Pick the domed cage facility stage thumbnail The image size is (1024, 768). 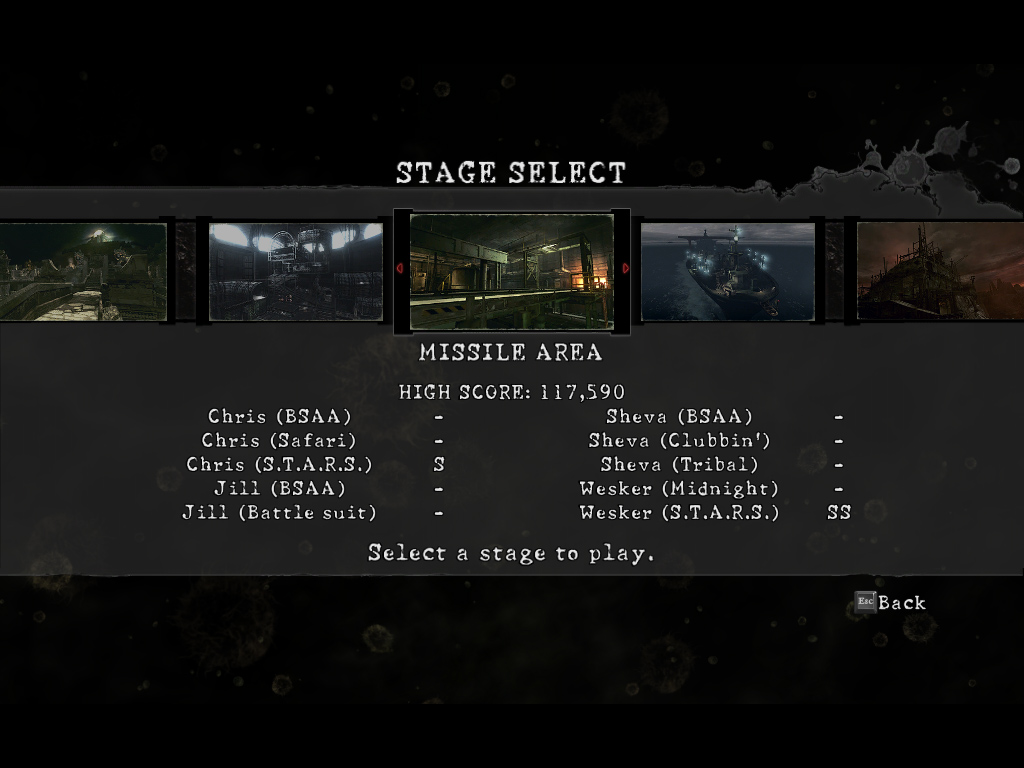tap(295, 271)
